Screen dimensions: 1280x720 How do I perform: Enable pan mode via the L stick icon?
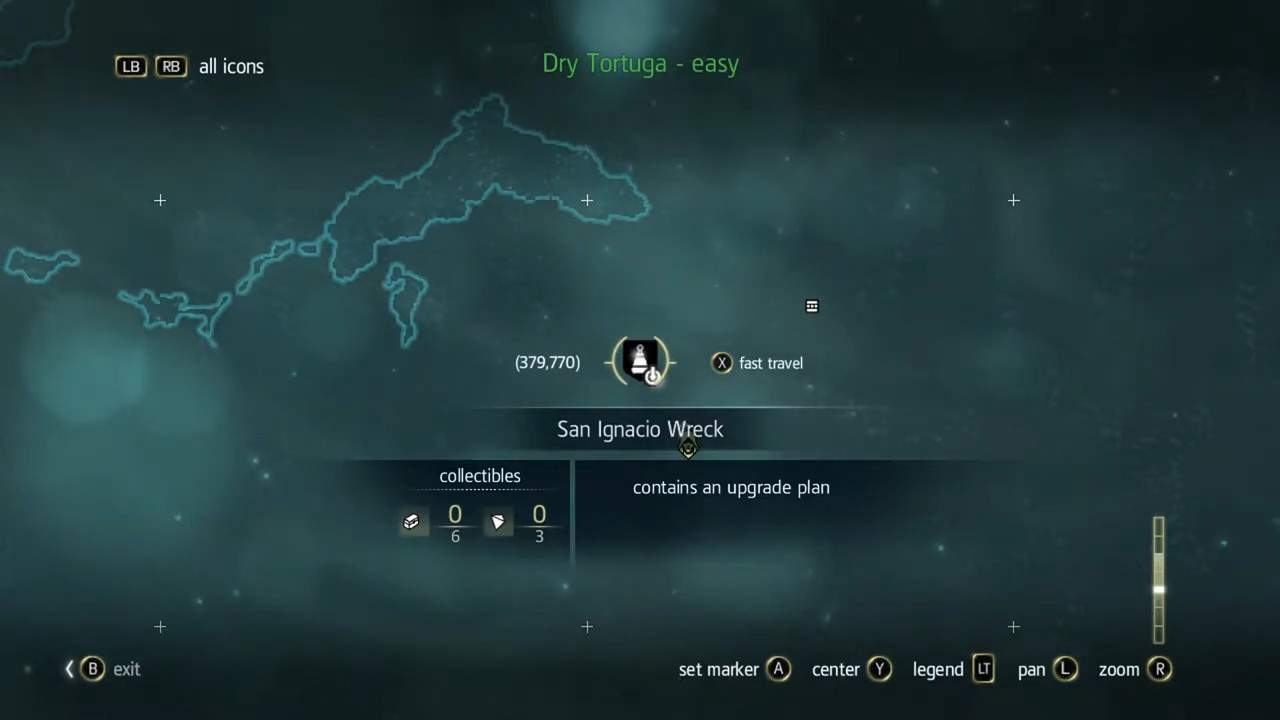(1065, 669)
